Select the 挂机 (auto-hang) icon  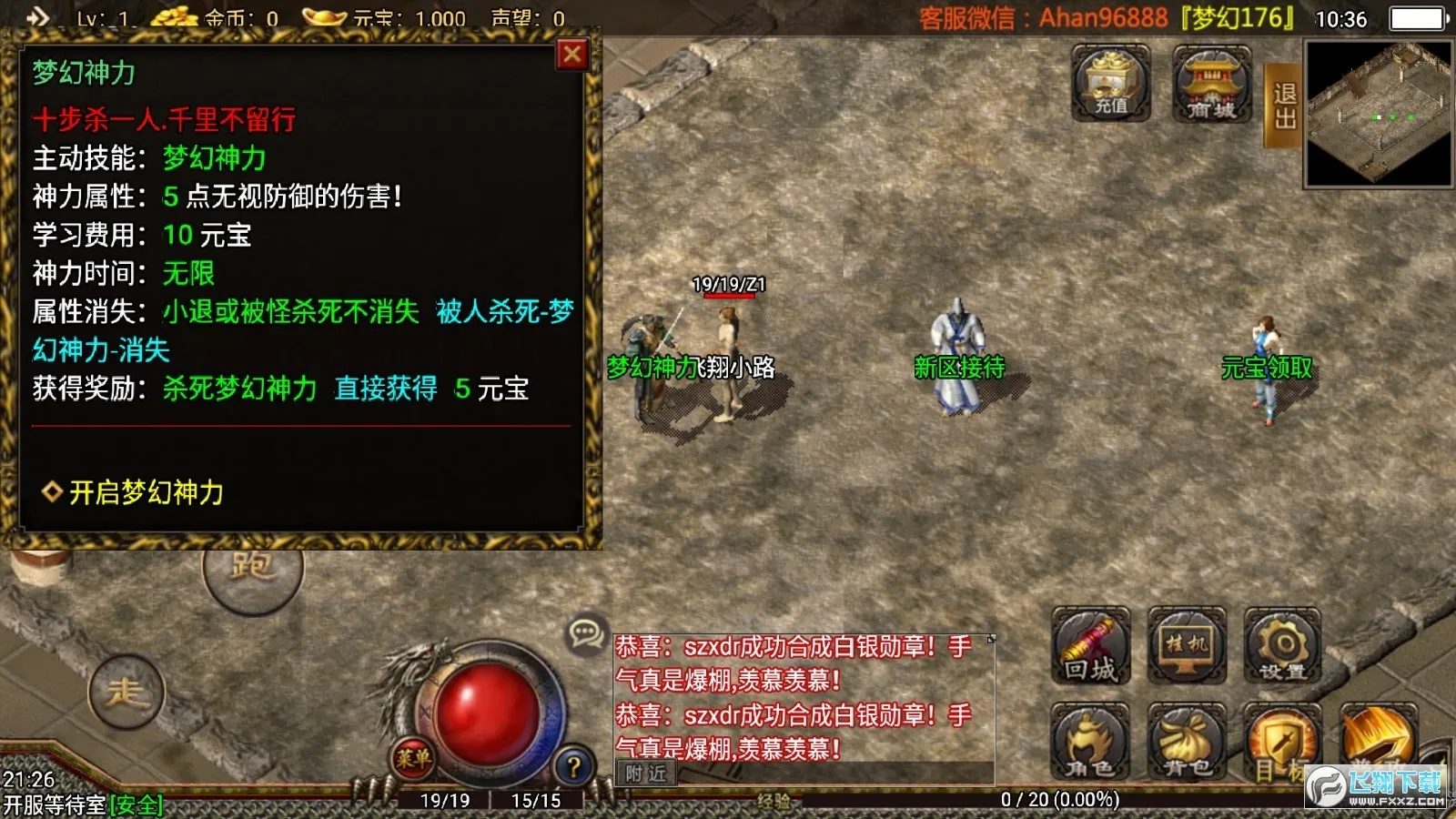1185,648
